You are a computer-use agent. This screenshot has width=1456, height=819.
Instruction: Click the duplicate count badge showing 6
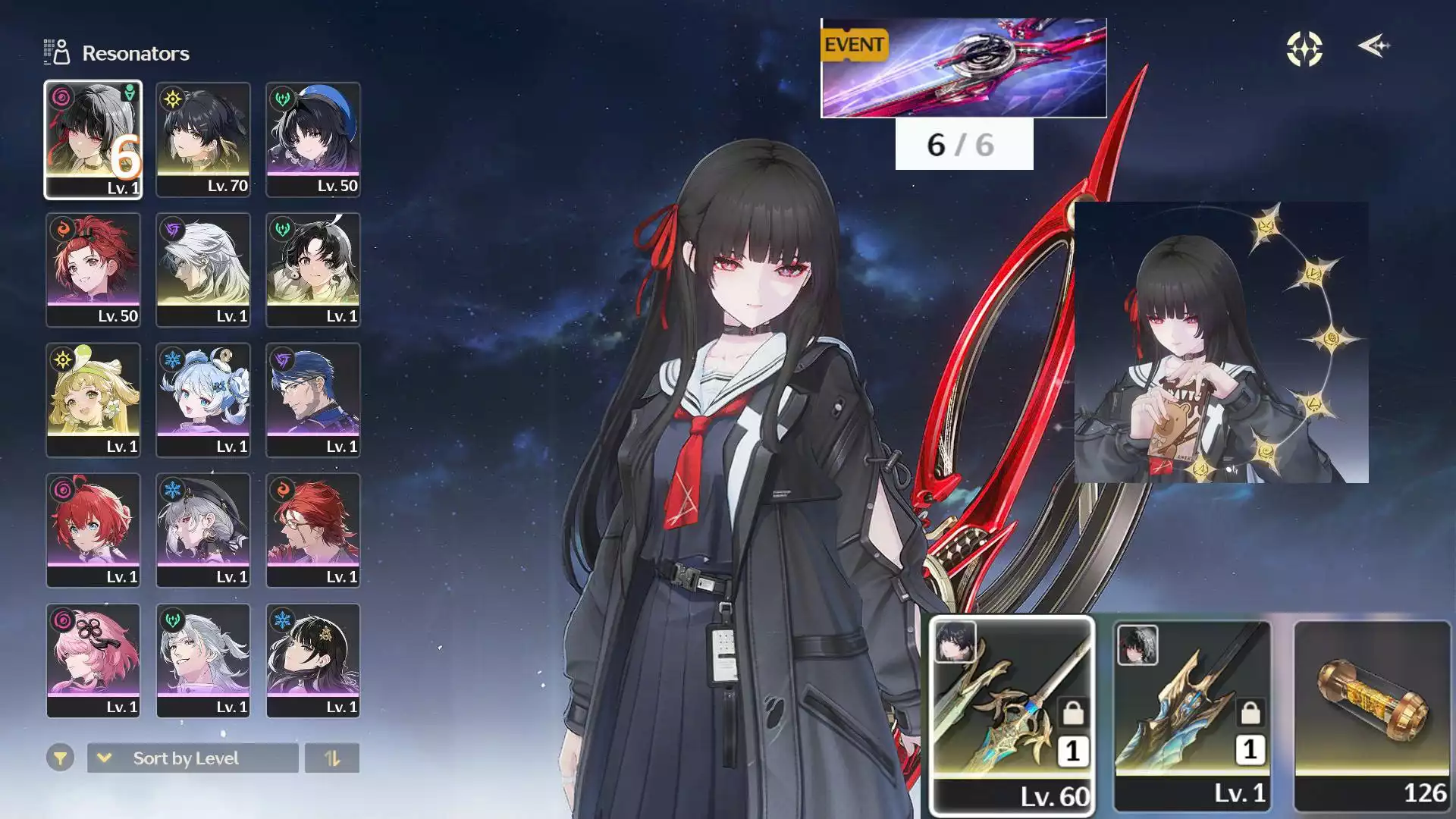point(124,155)
